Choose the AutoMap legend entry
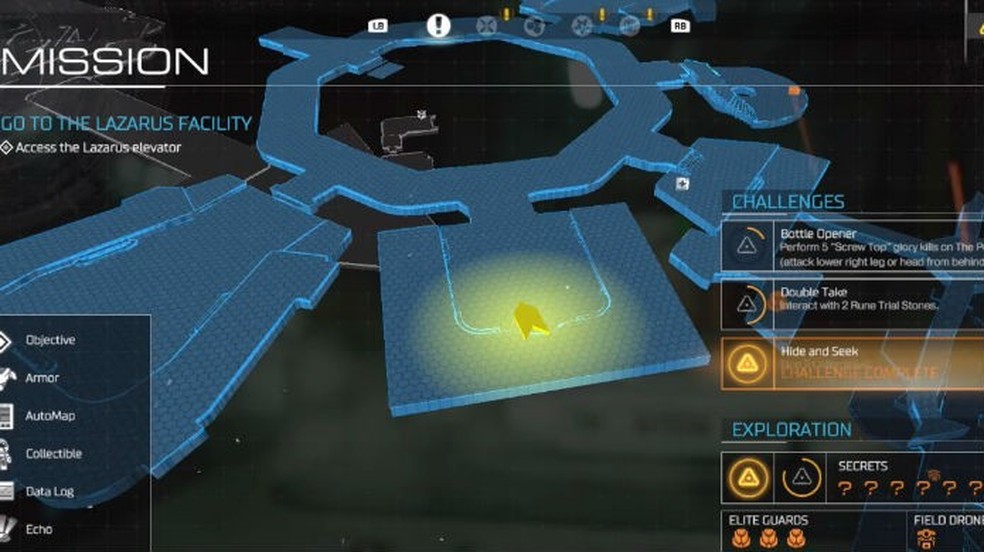Viewport: 984px width, 552px height. [x=50, y=416]
